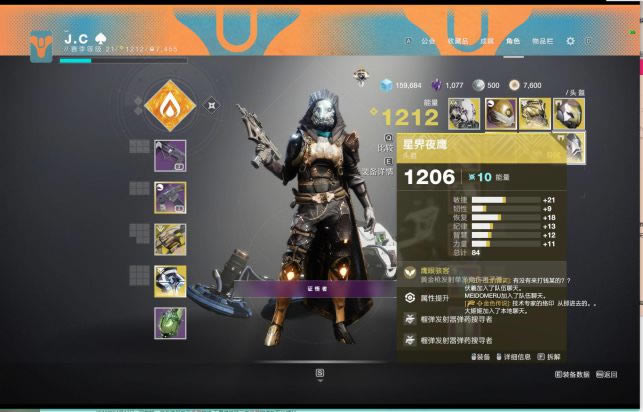Open the ghost shell slot
Viewport: 643px width, 412px height.
pos(169,281)
